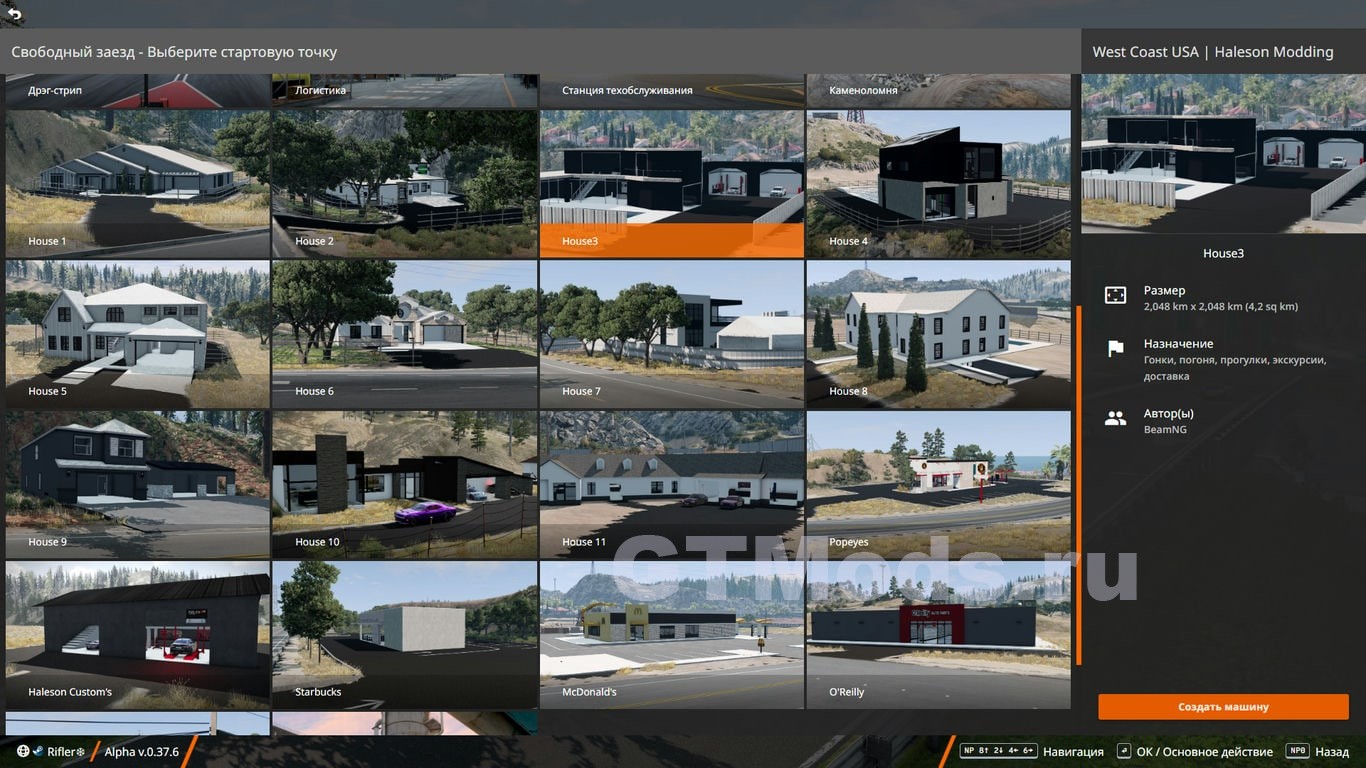
Task: Choose the Станция техобслуживания spawn tile
Action: click(x=671, y=90)
